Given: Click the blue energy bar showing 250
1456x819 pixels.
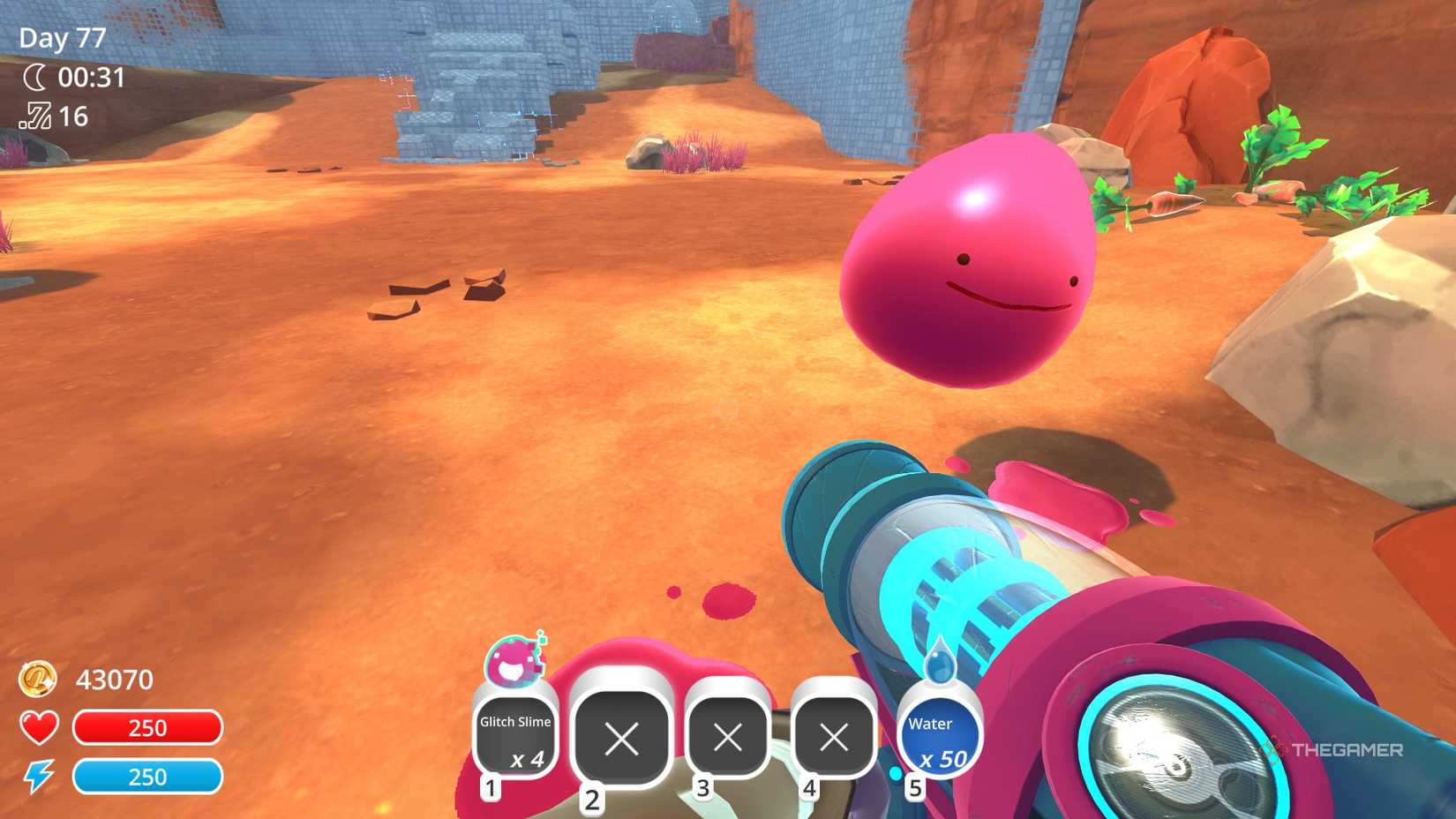Looking at the screenshot, I should coord(148,778).
